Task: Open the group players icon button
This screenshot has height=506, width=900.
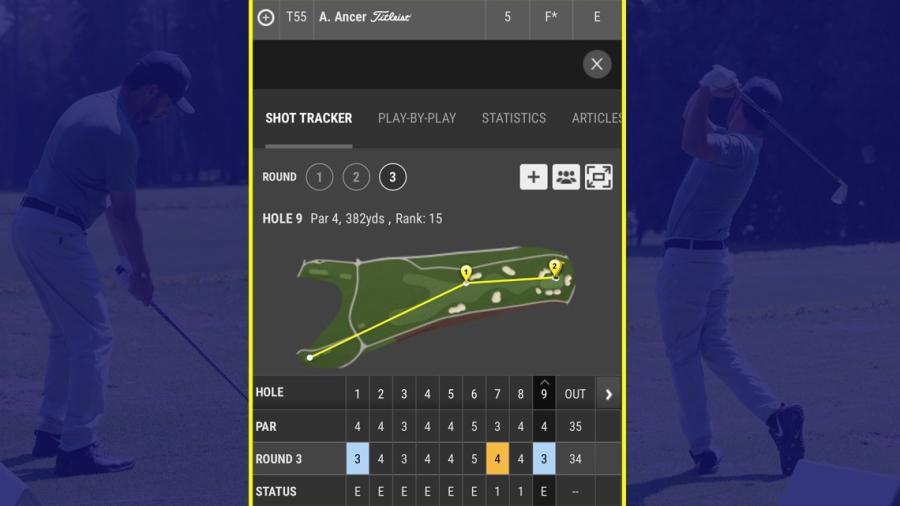Action: pos(566,177)
